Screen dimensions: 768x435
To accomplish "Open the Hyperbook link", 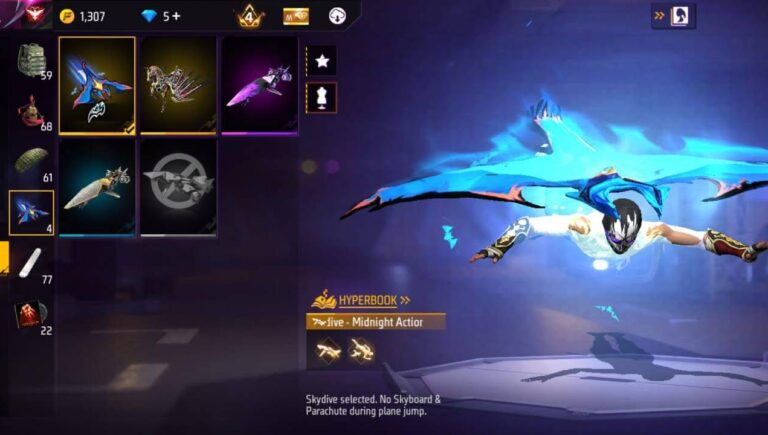I will coord(361,299).
